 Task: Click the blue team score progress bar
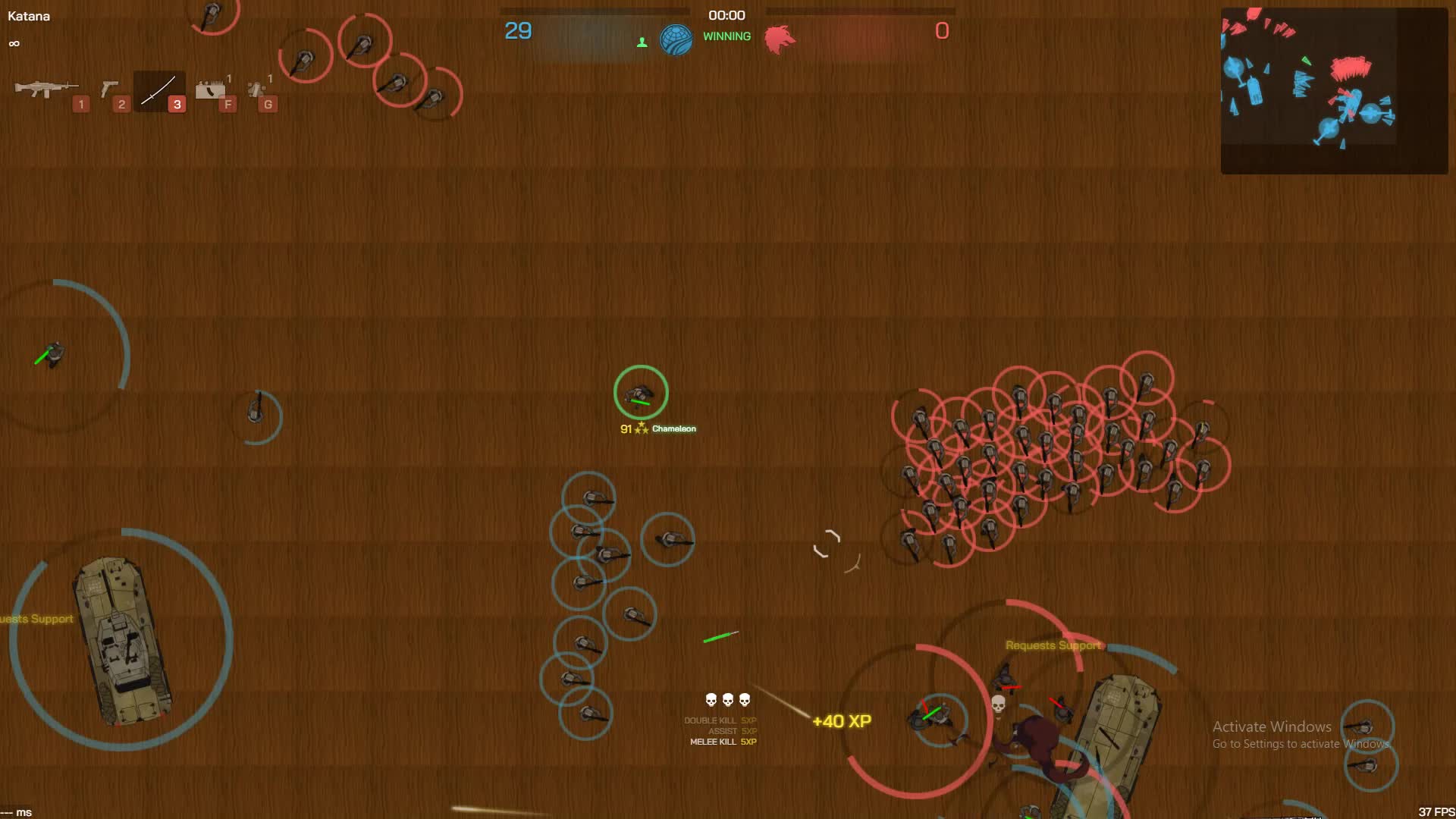(x=595, y=11)
